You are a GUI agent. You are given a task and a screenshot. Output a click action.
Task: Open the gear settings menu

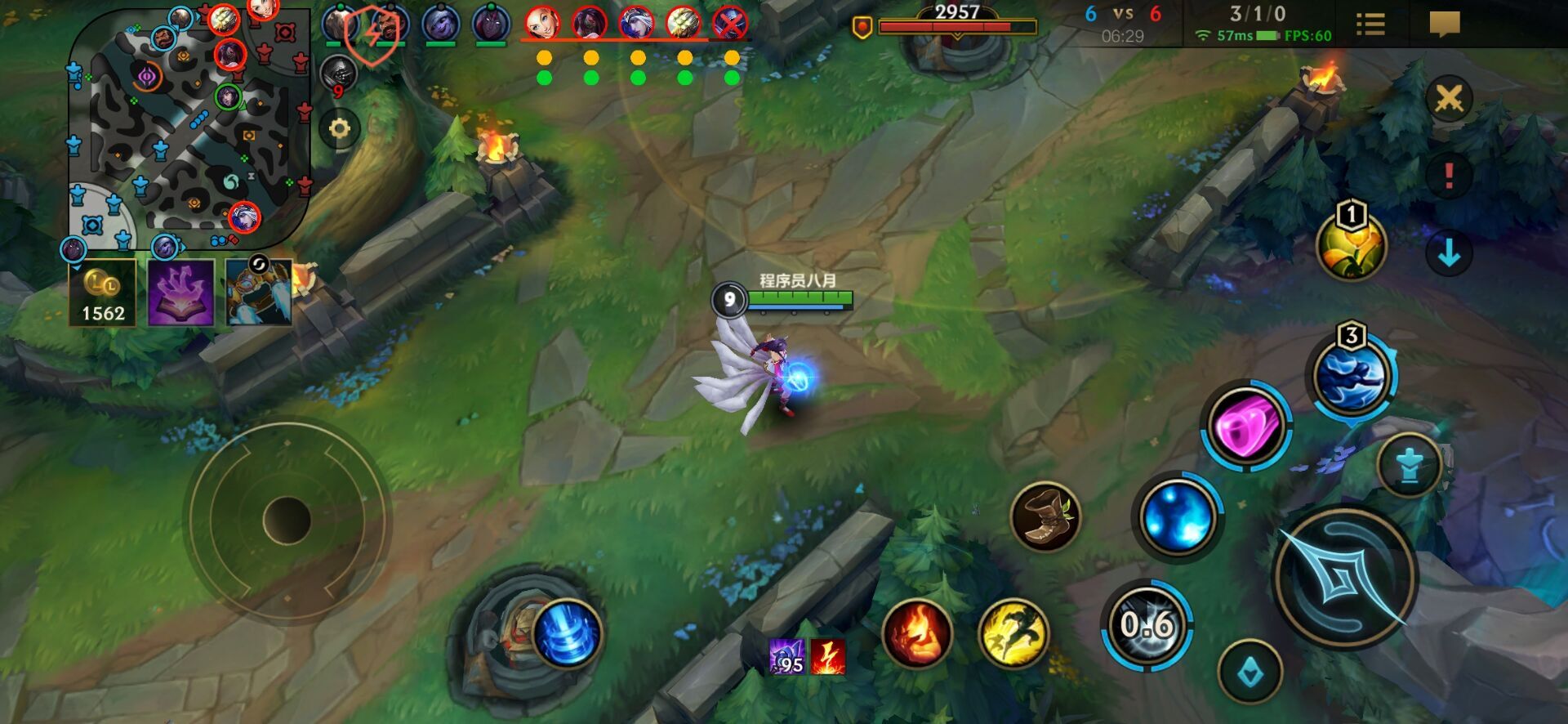[x=339, y=128]
